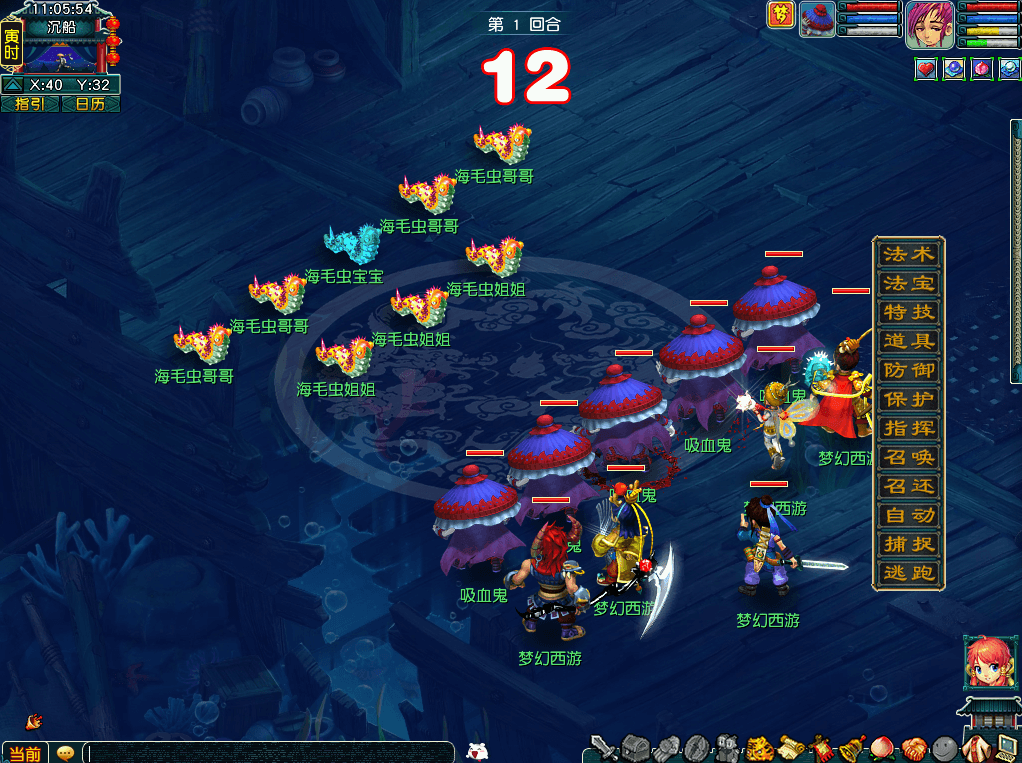This screenshot has width=1022, height=763.
Task: Open the treasure chest inventory icon
Action: coord(636,748)
